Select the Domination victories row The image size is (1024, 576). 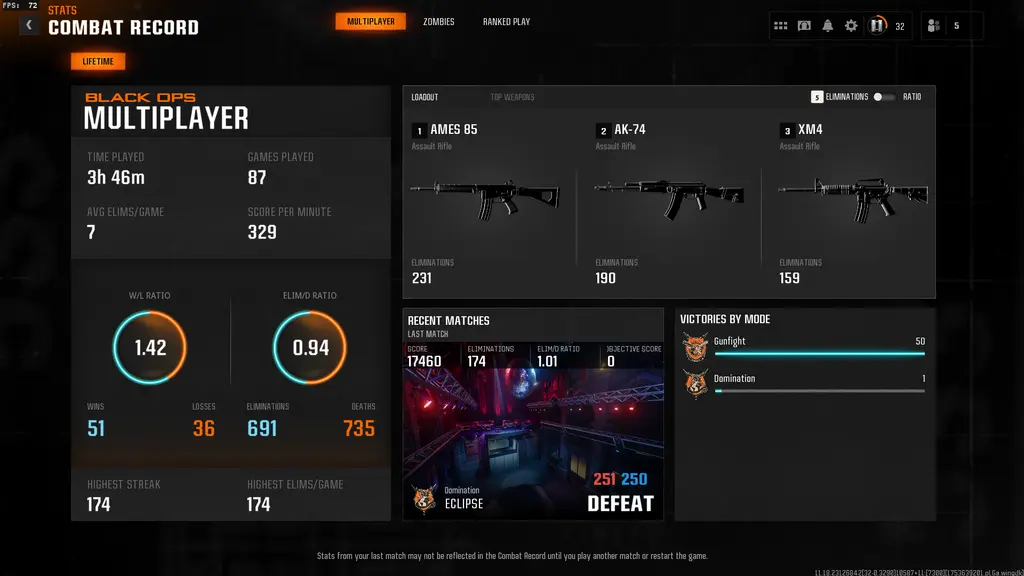(x=804, y=384)
